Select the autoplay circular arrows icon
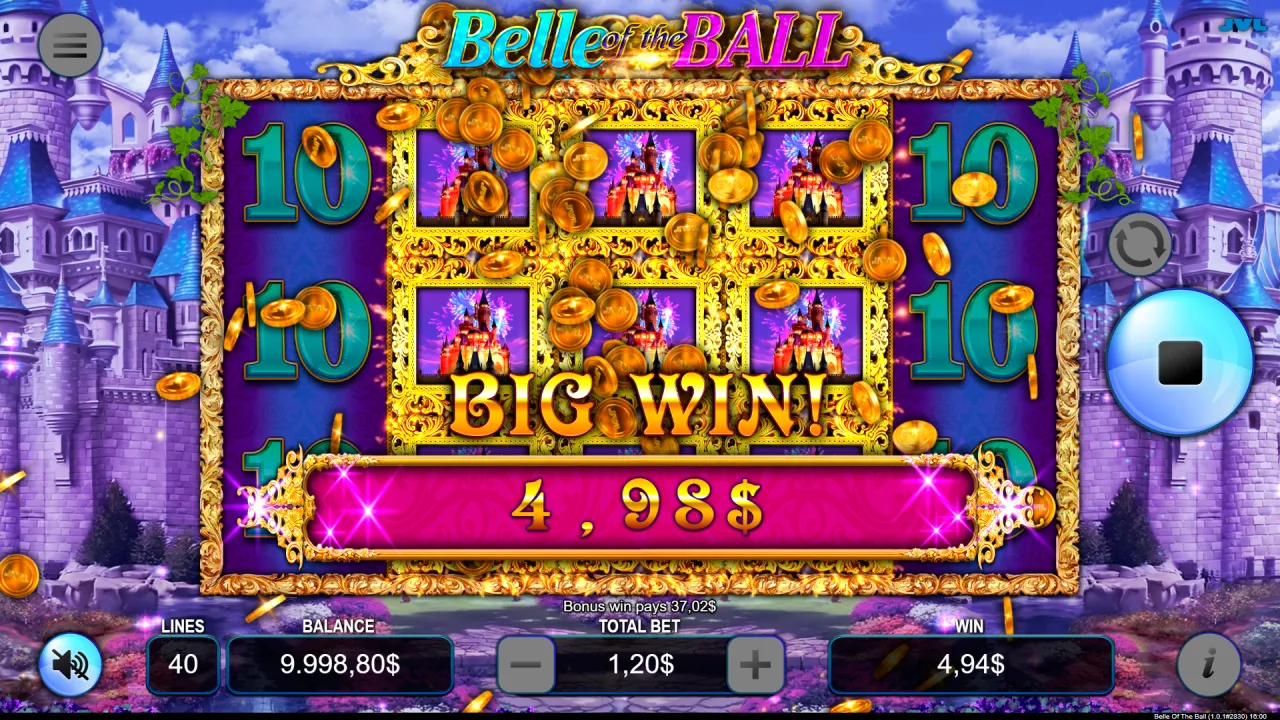The width and height of the screenshot is (1280, 720). 1141,243
